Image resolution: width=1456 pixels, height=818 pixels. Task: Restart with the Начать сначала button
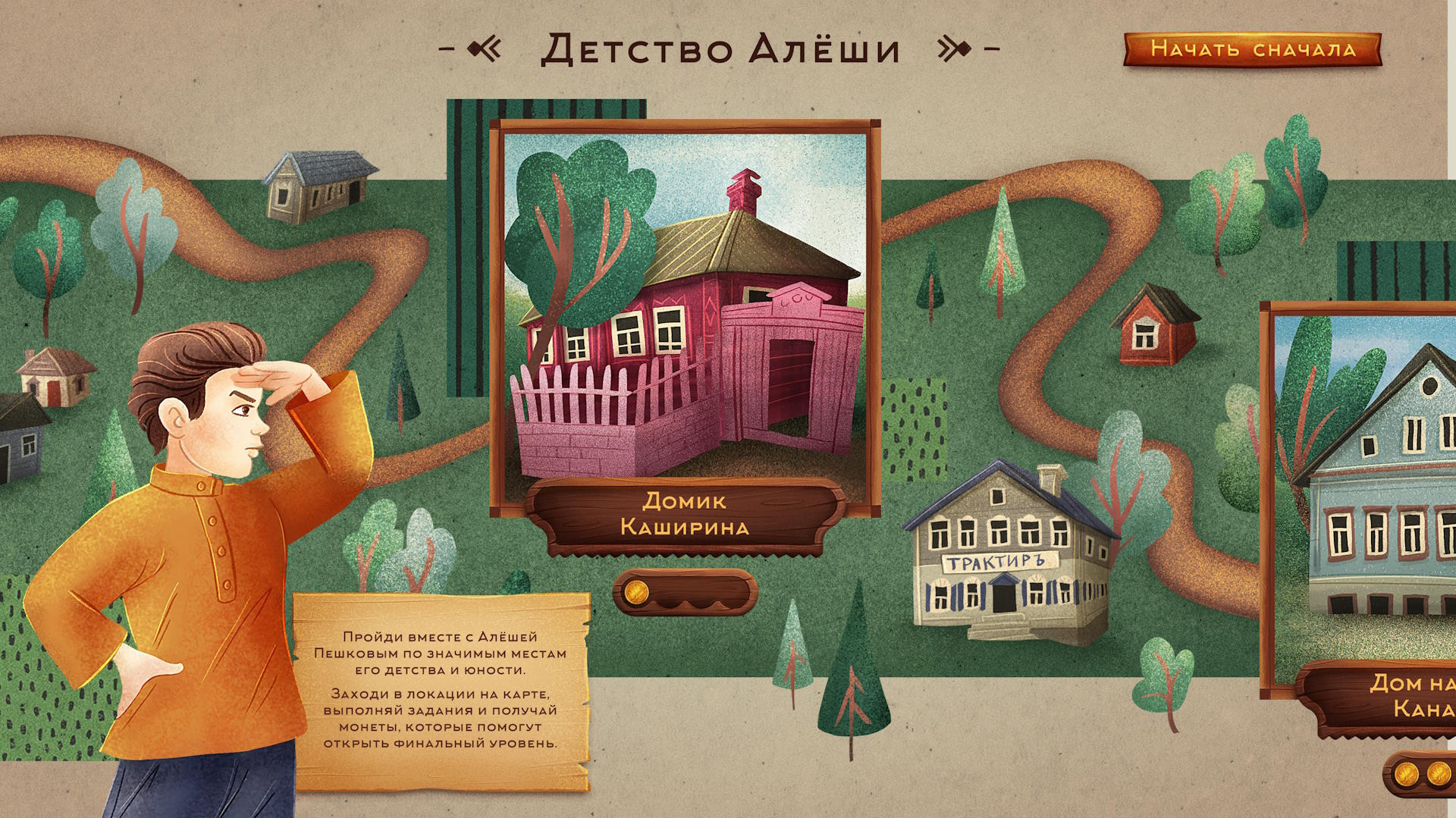click(1252, 49)
